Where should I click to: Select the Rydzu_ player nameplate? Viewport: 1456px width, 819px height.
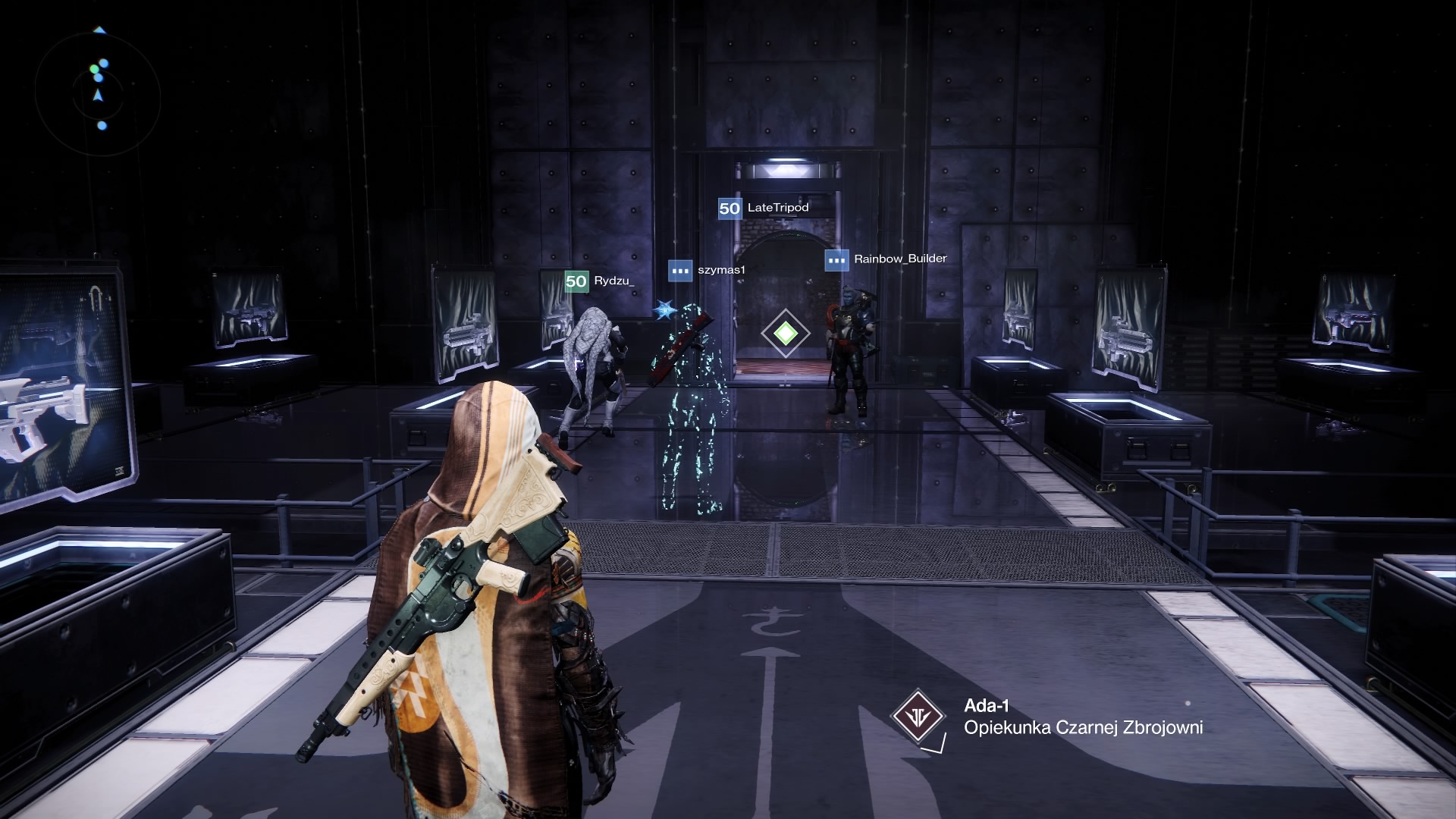pos(600,281)
